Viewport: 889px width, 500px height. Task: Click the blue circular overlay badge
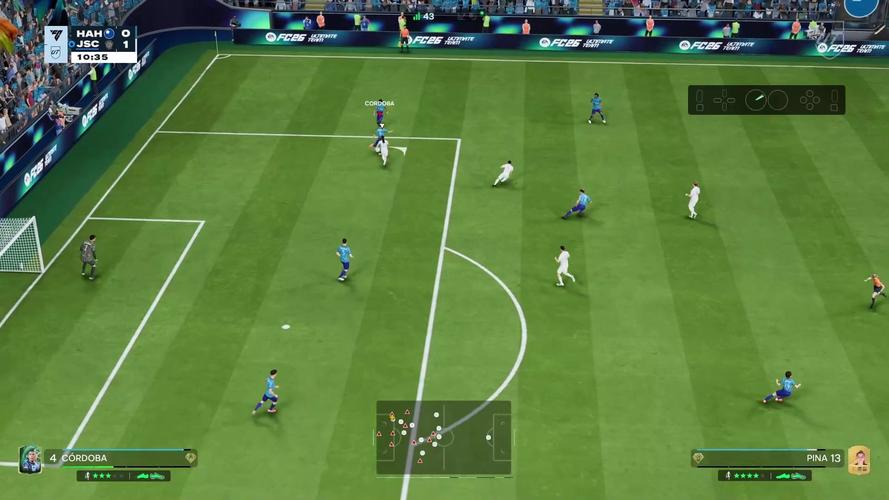[x=860, y=6]
